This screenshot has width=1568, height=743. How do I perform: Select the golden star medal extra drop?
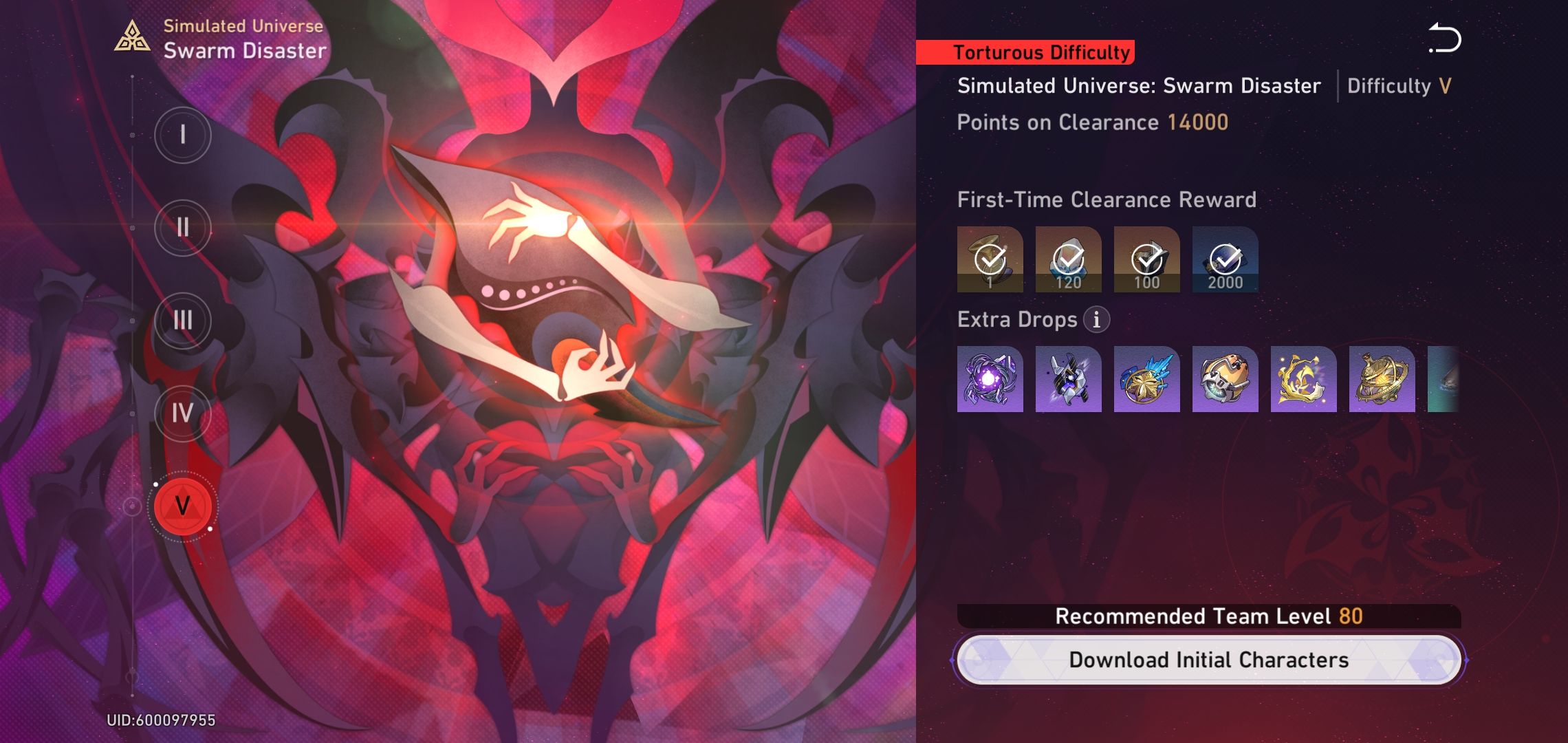[1146, 379]
